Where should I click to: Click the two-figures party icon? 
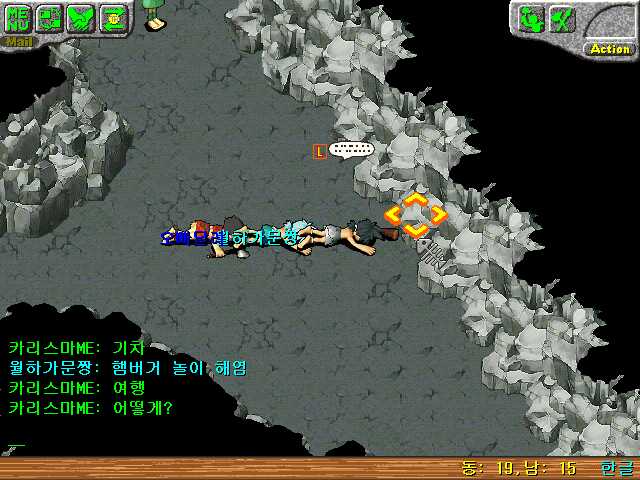tap(531, 18)
